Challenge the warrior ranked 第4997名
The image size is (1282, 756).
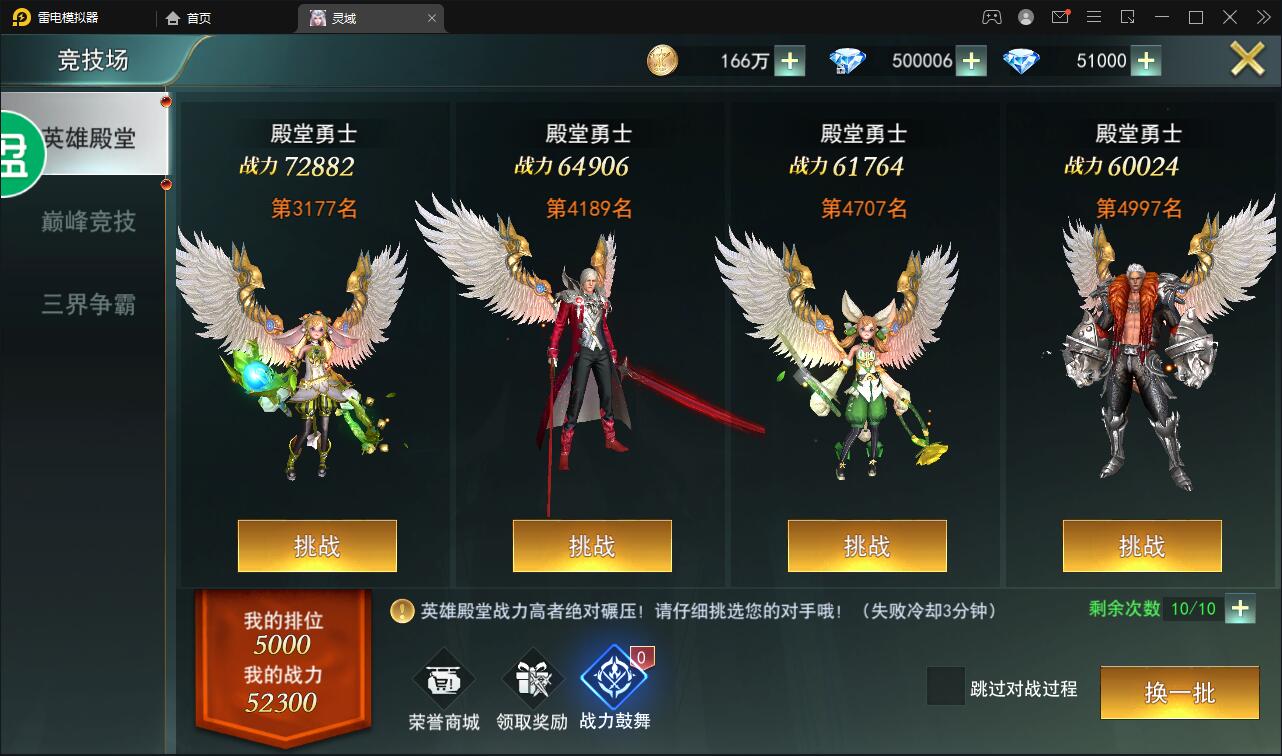tap(1141, 546)
